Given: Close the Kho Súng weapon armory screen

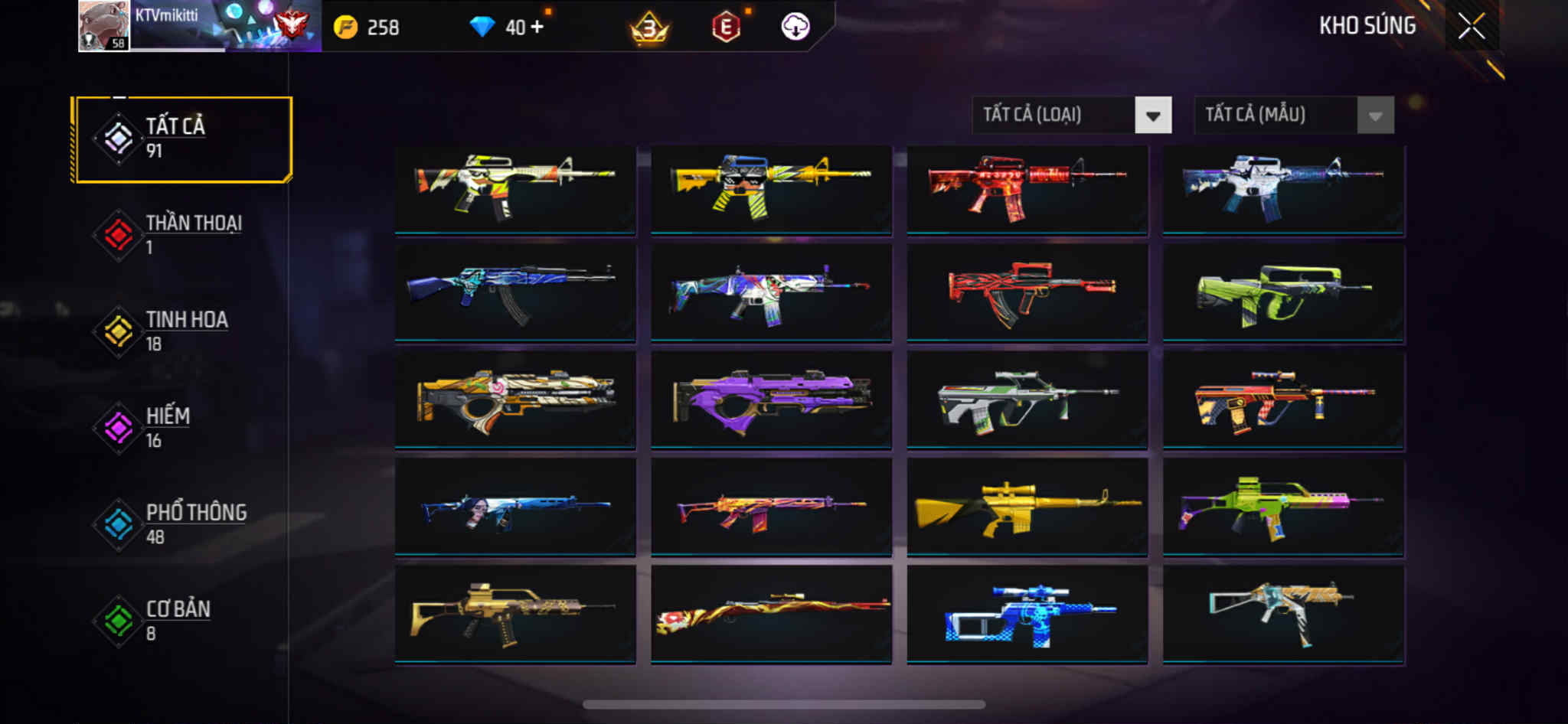Looking at the screenshot, I should (x=1471, y=27).
